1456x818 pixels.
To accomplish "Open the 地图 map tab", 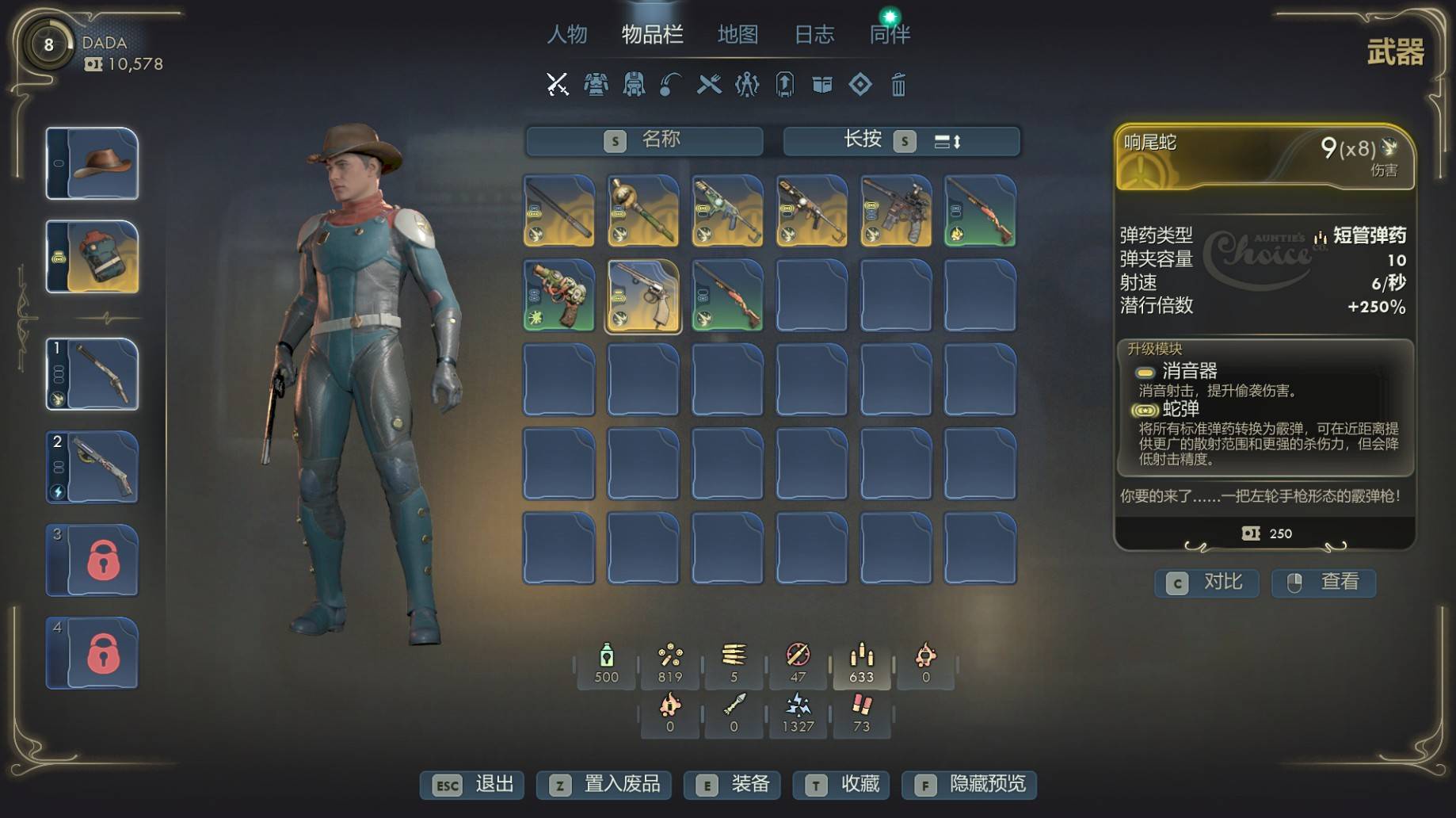I will (x=738, y=35).
